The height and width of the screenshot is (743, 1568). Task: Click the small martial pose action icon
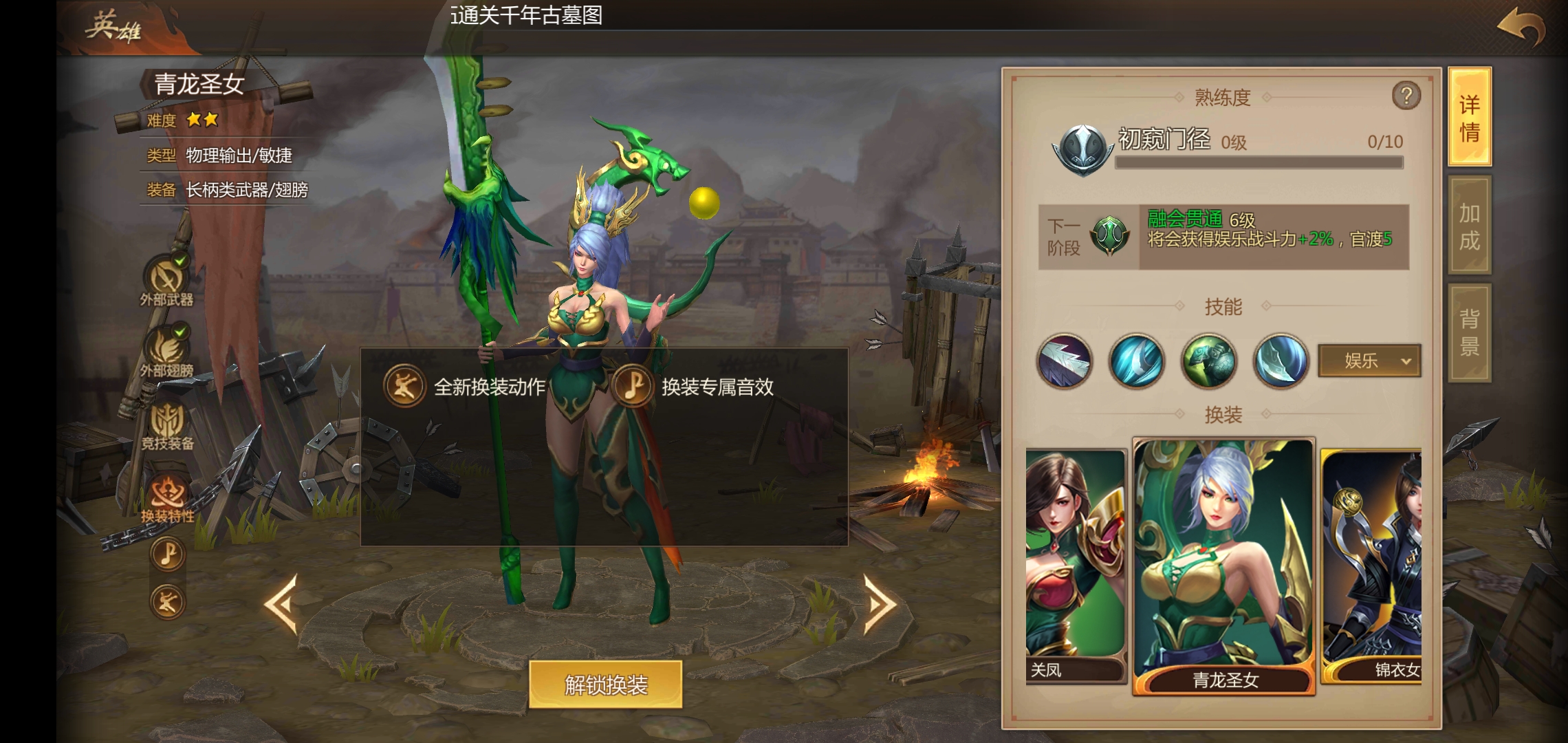(167, 602)
